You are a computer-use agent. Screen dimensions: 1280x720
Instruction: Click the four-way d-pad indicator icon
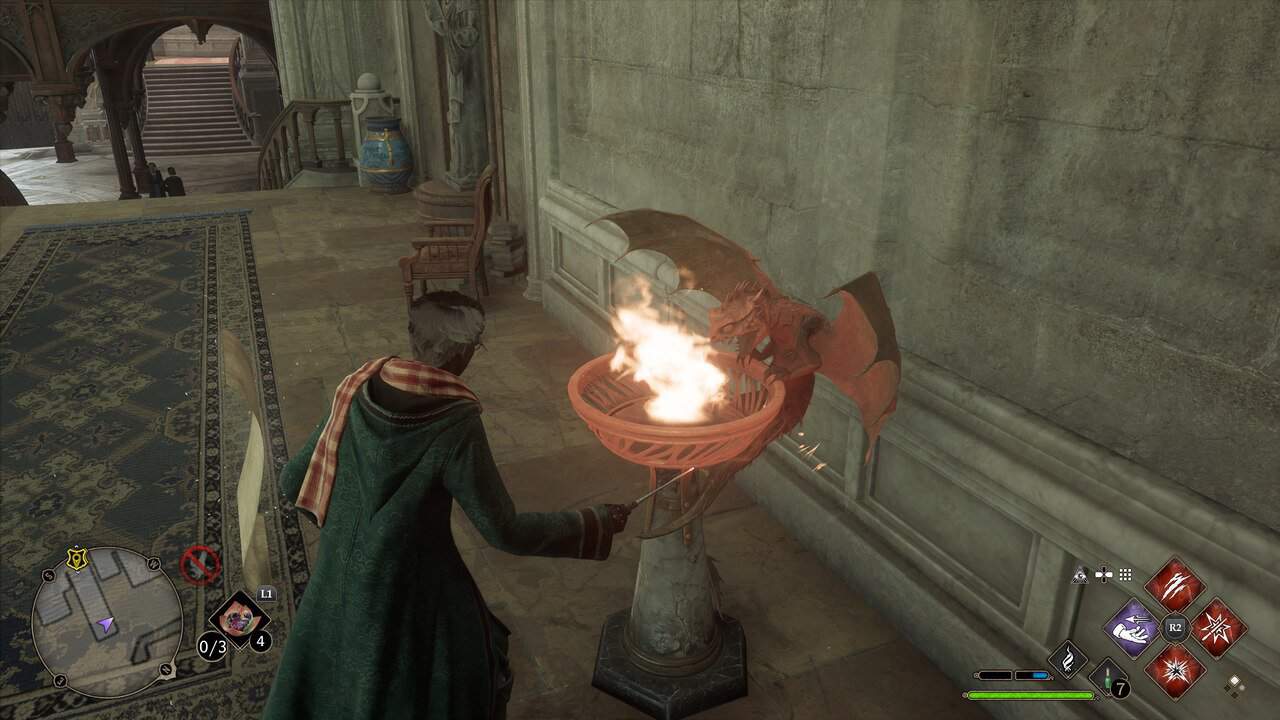coord(1104,574)
